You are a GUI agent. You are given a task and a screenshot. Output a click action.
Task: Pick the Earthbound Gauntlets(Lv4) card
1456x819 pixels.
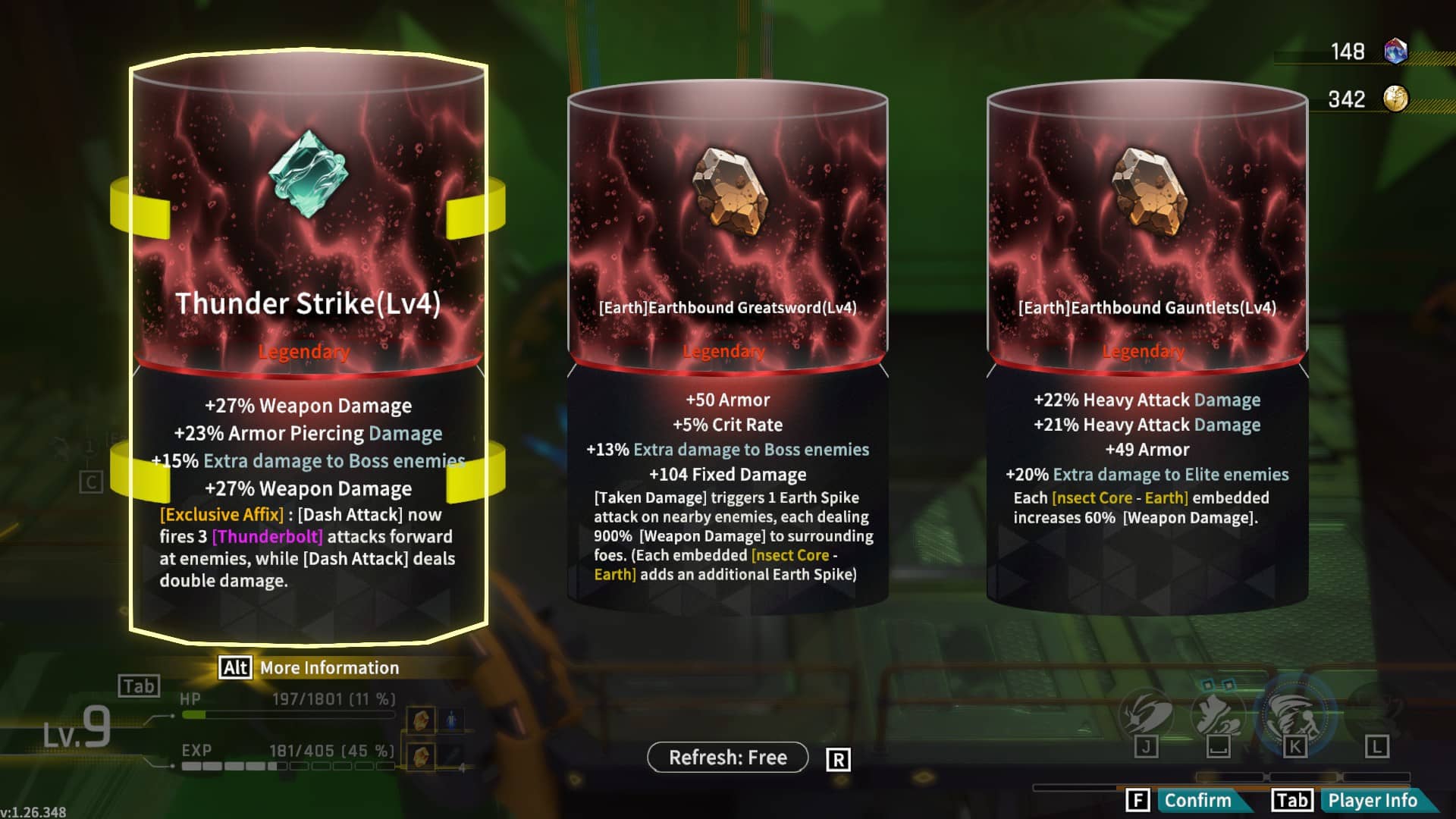coord(1147,345)
